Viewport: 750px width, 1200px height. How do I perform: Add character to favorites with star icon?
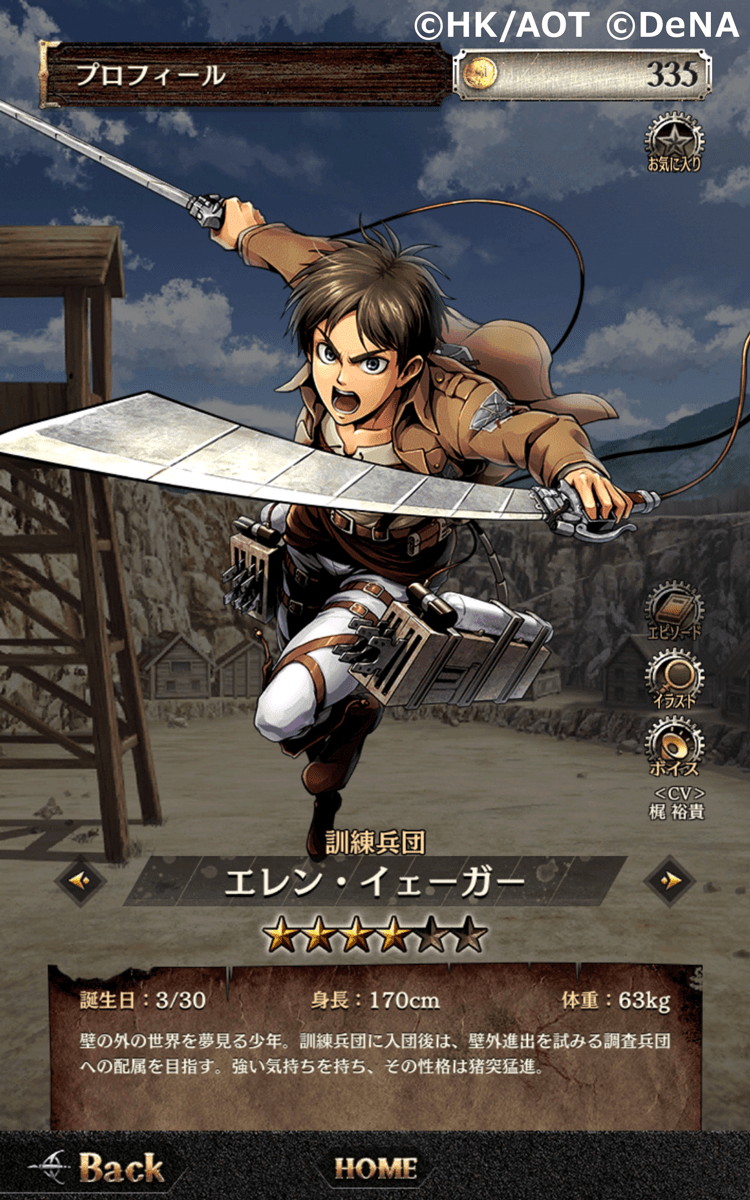(x=673, y=142)
